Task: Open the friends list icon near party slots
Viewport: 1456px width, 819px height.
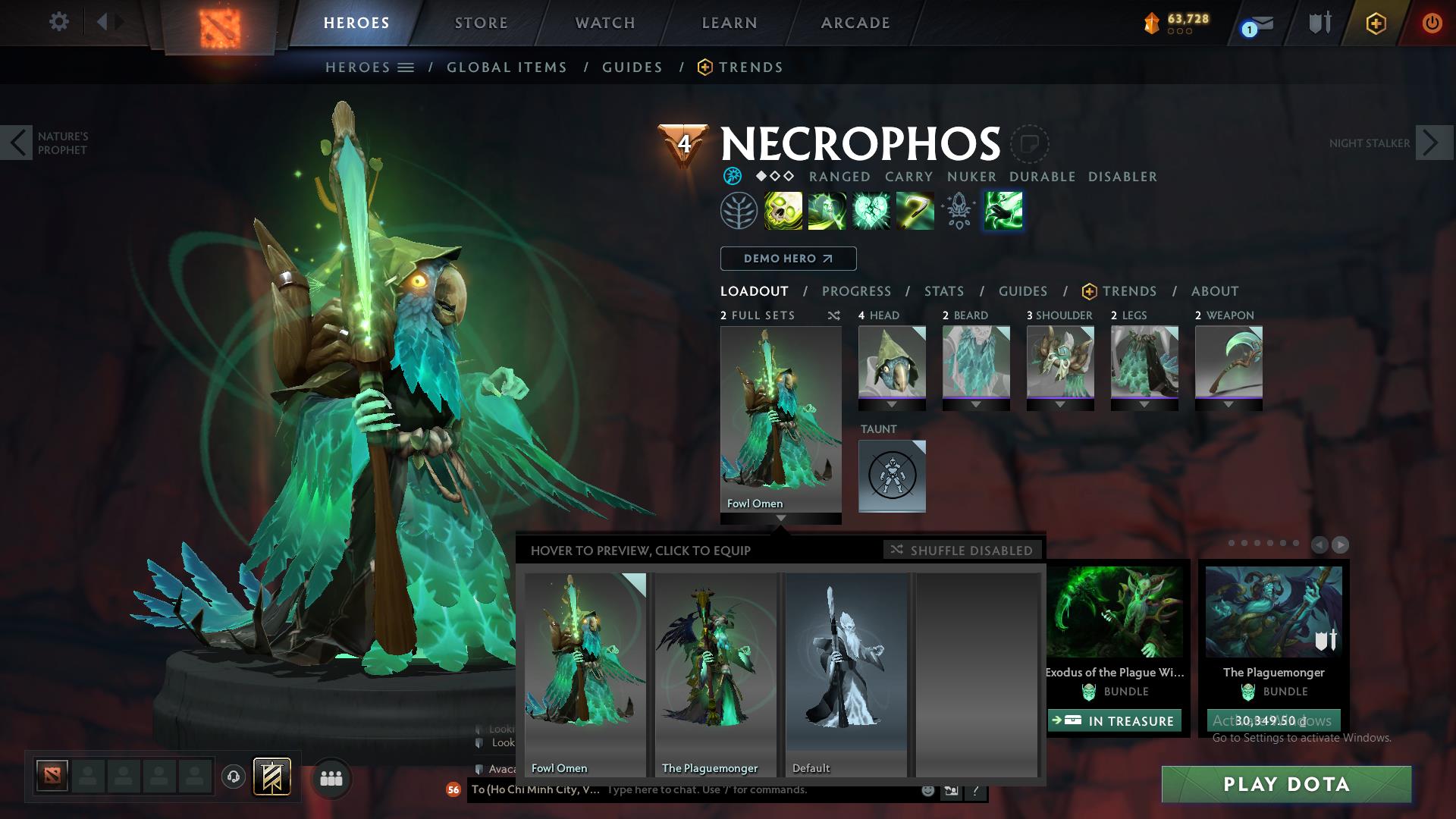Action: 330,778
